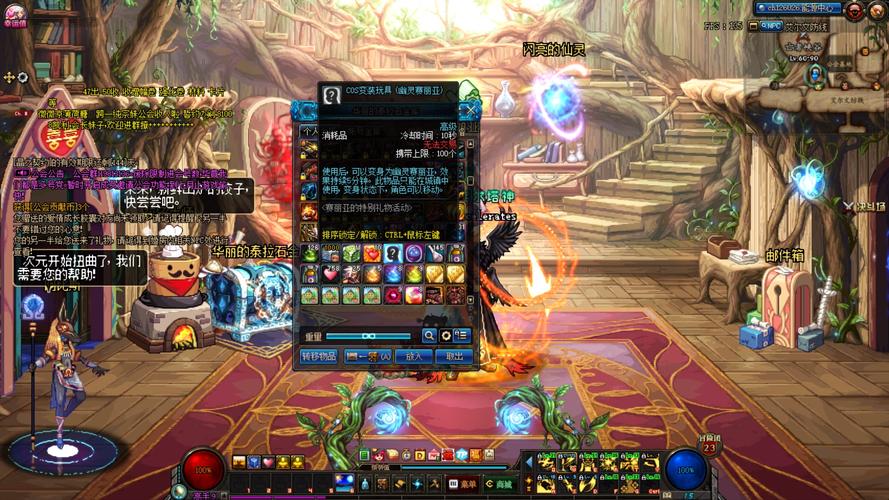Image resolution: width=889 pixels, height=500 pixels.
Task: Click the orange round icon at top-right corner
Action: click(878, 10)
